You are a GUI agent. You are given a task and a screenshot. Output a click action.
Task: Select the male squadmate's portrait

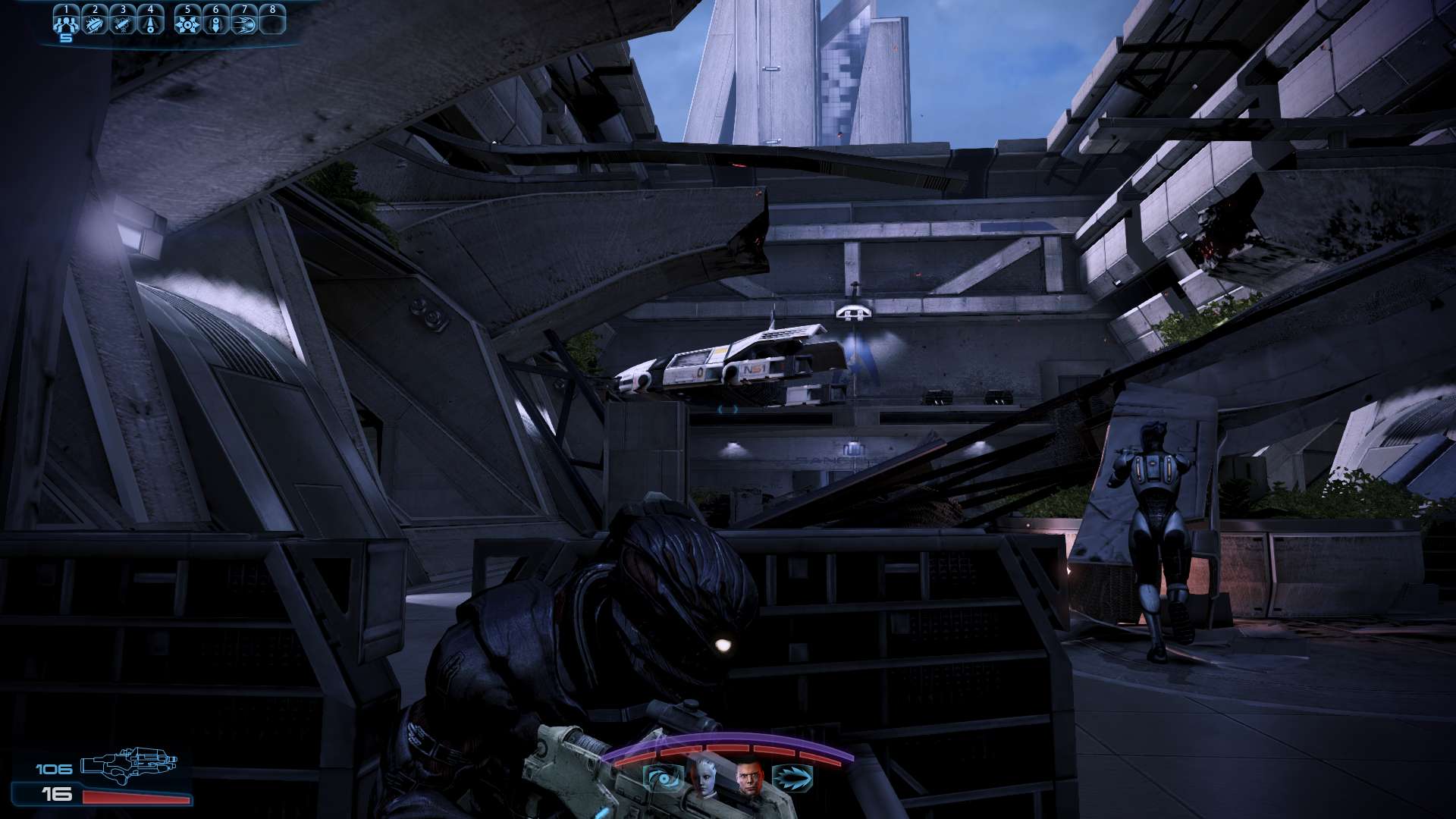(750, 778)
